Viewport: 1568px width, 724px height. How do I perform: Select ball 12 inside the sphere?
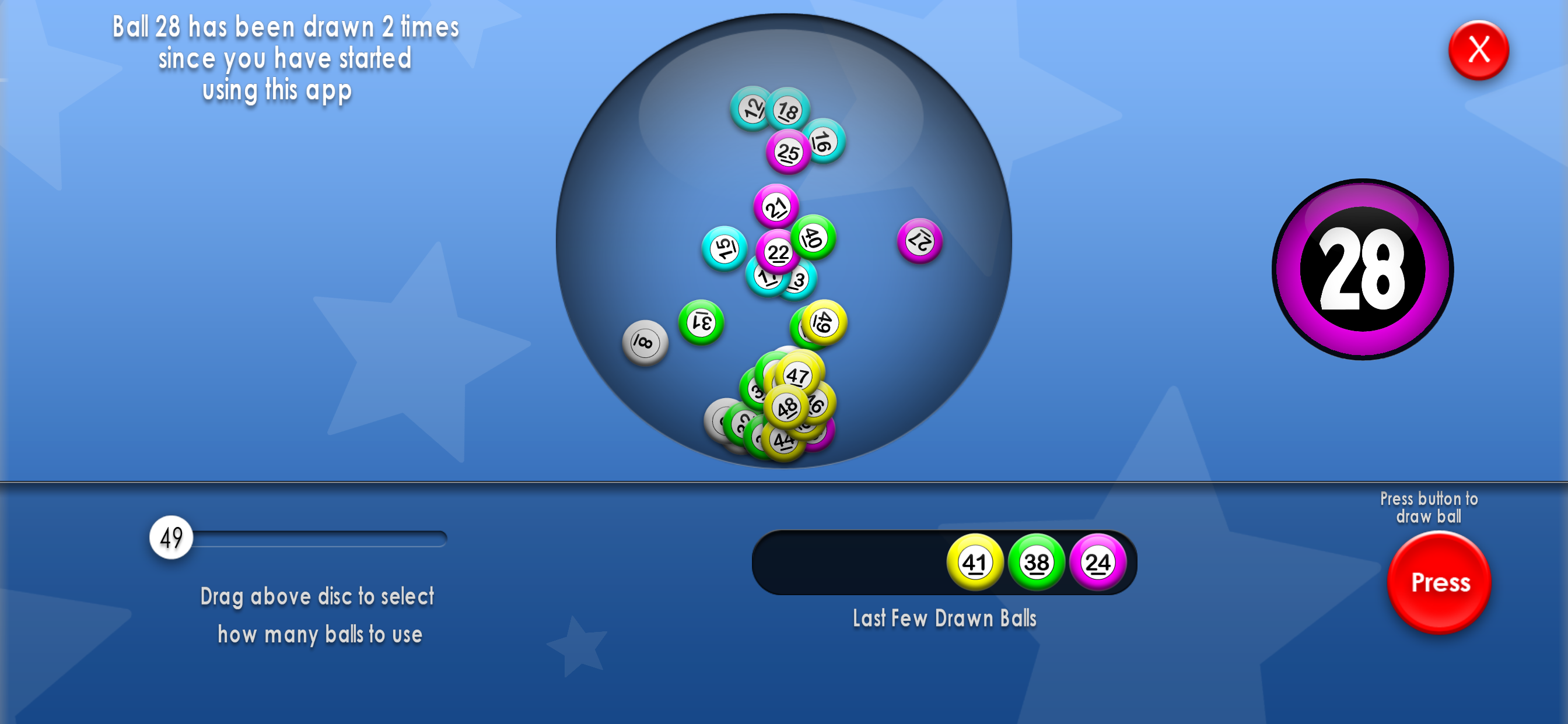coord(751,110)
